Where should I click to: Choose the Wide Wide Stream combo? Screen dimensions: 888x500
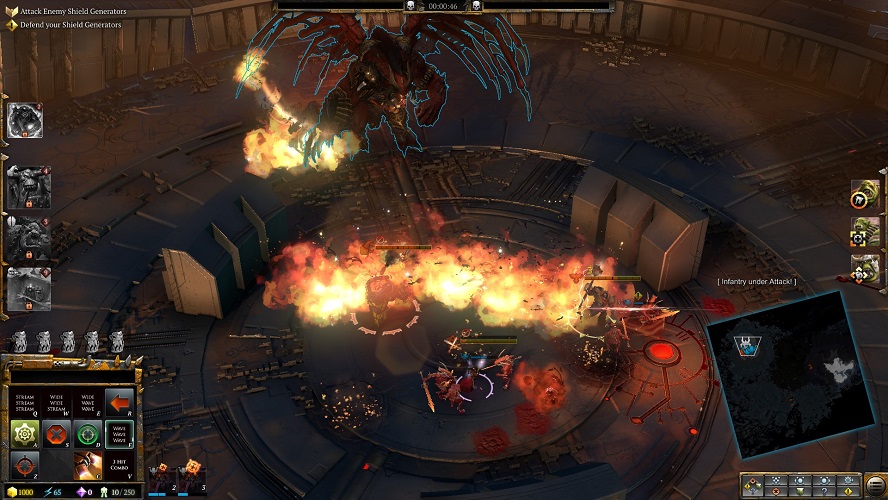pos(56,403)
